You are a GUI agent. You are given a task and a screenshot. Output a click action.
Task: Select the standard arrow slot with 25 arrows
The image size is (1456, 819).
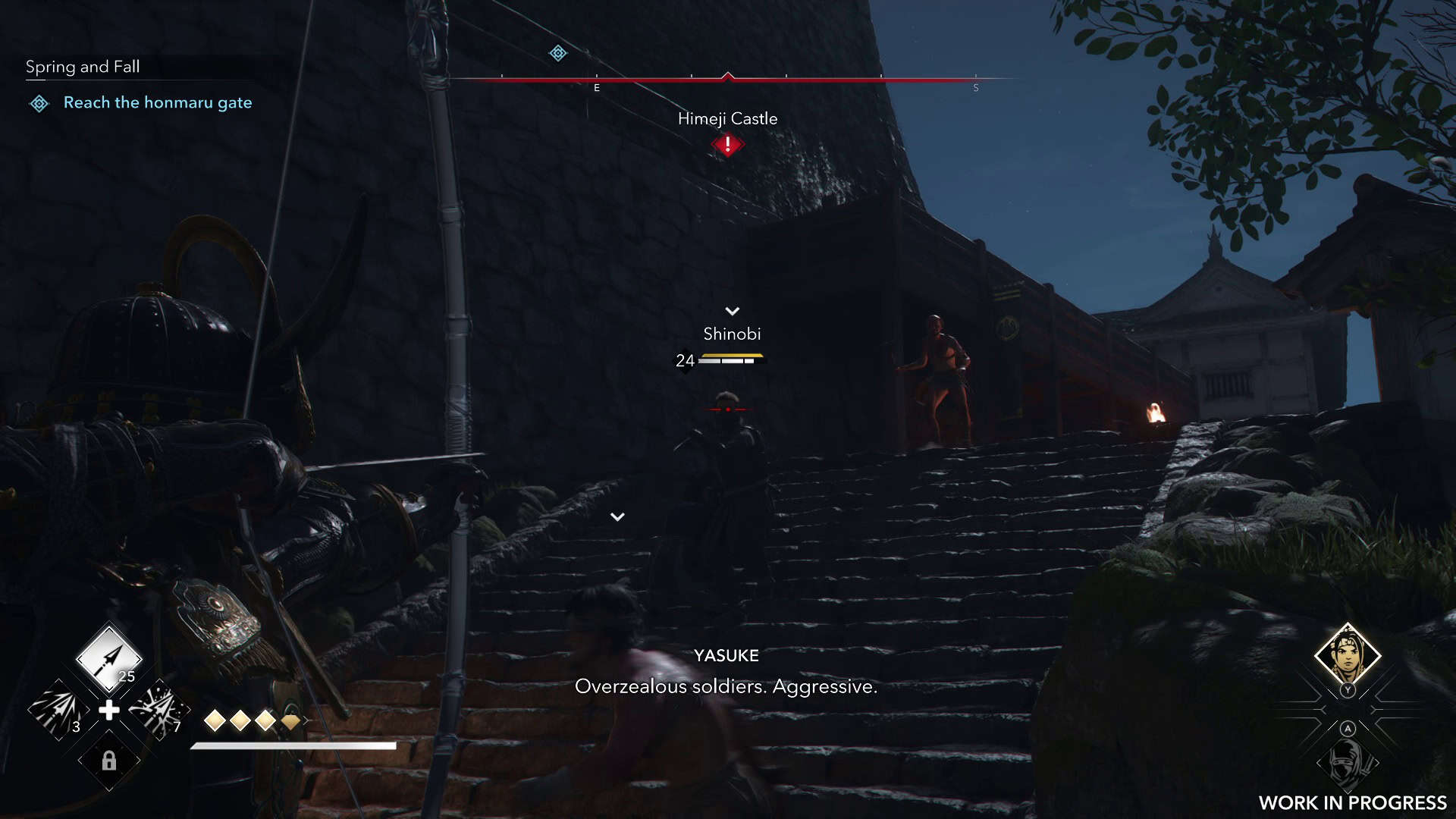[109, 658]
